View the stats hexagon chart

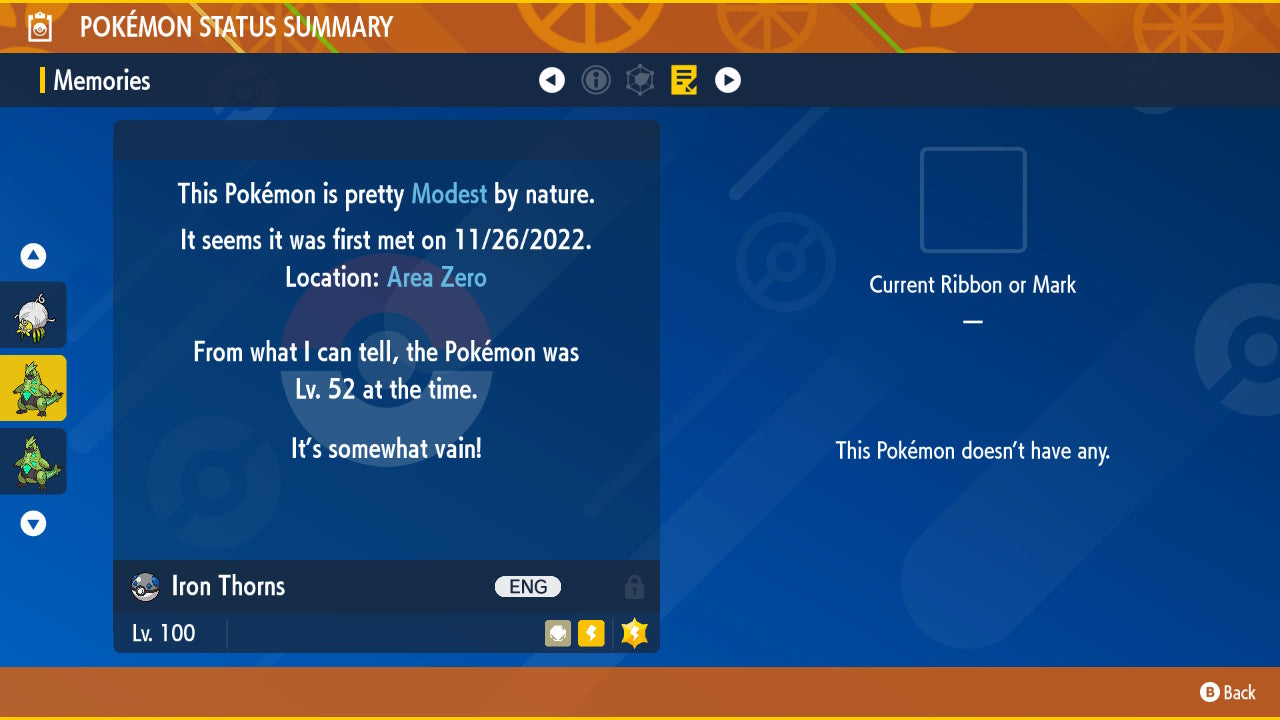click(640, 80)
